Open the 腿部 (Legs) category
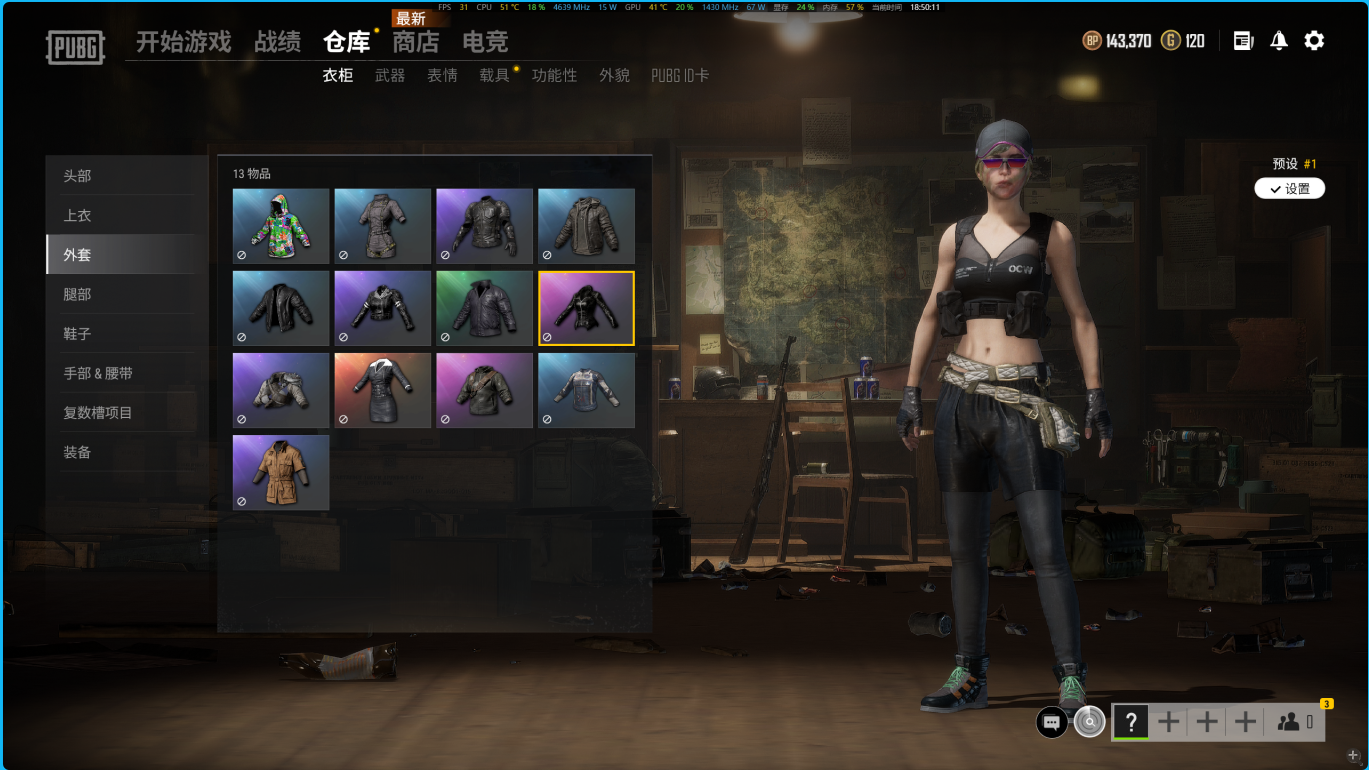1369x770 pixels. click(77, 294)
